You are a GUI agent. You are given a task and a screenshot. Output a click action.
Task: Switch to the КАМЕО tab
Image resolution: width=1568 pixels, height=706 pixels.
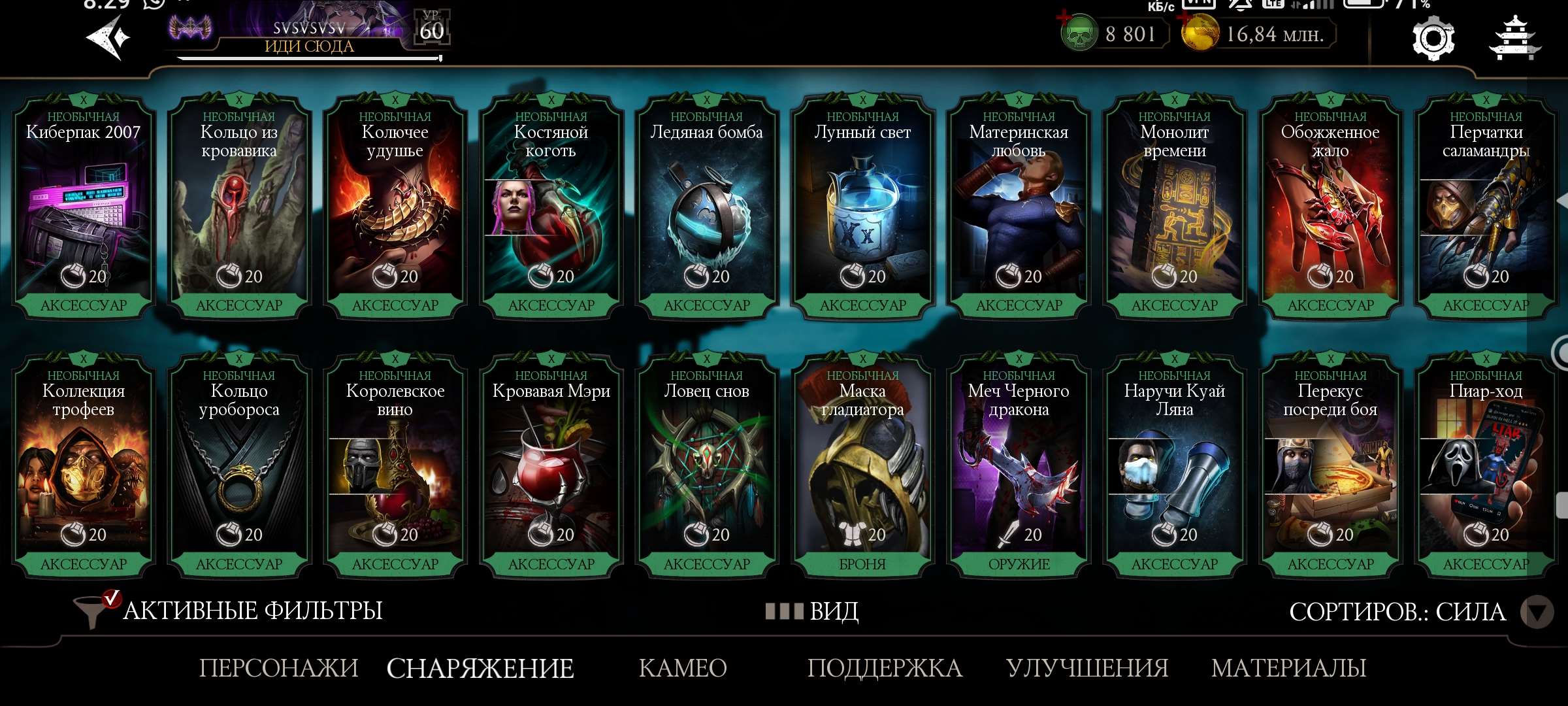coord(683,668)
